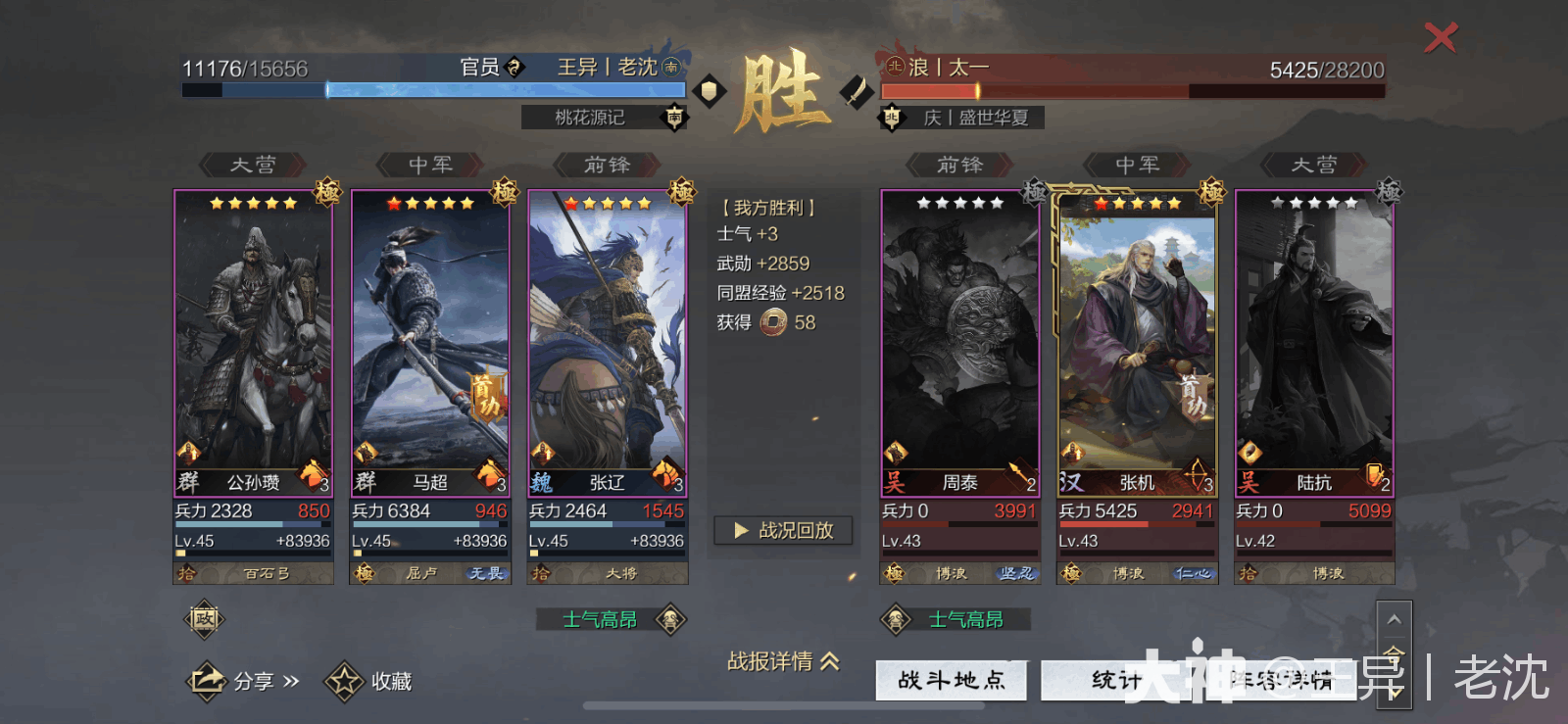Expand 分享 options via the double arrows
Image resolution: width=1568 pixels, height=724 pixels.
click(x=288, y=680)
